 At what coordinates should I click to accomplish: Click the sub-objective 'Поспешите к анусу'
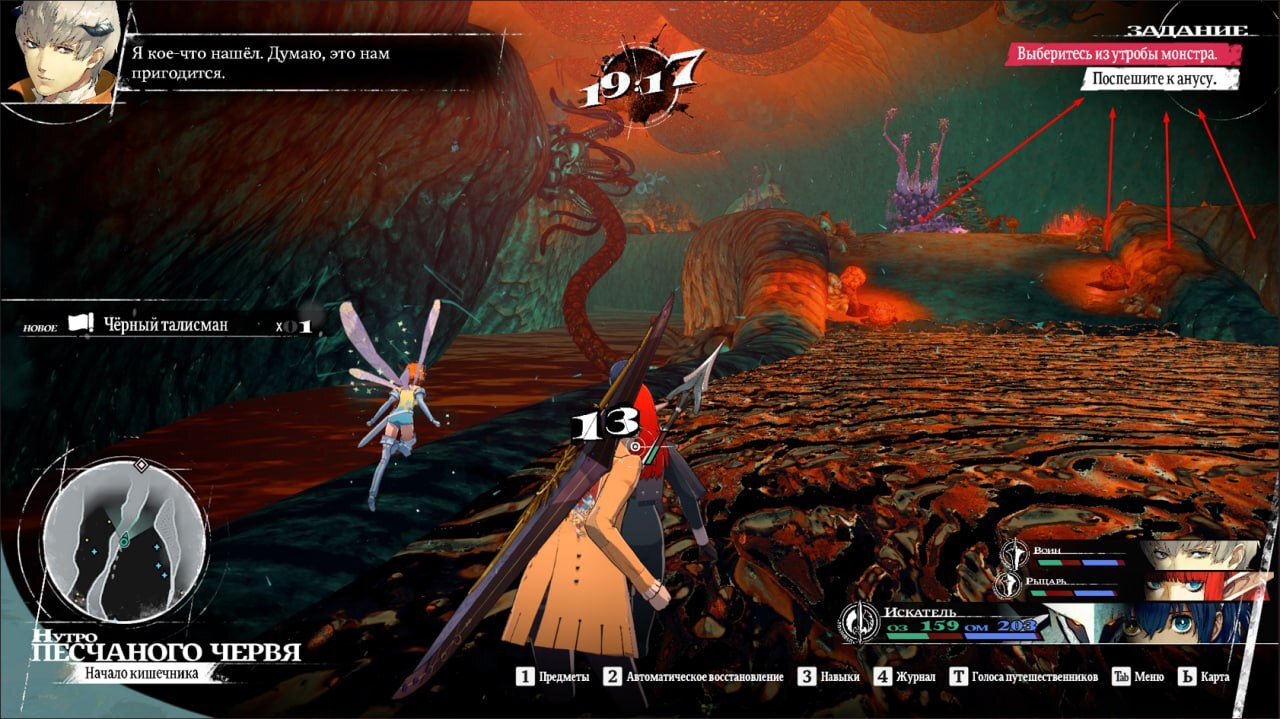point(1157,80)
